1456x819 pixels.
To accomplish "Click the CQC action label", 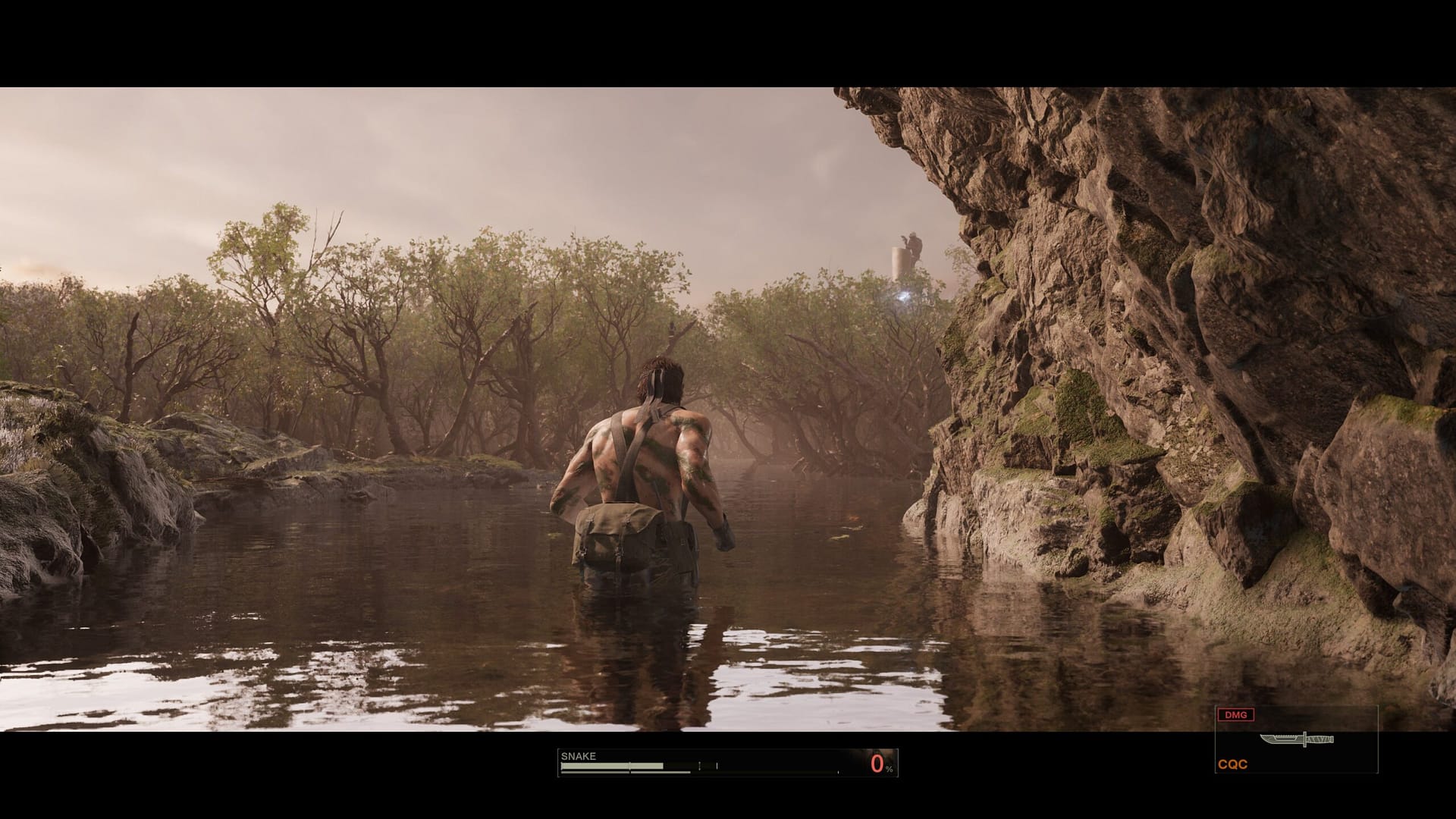I will 1233,763.
